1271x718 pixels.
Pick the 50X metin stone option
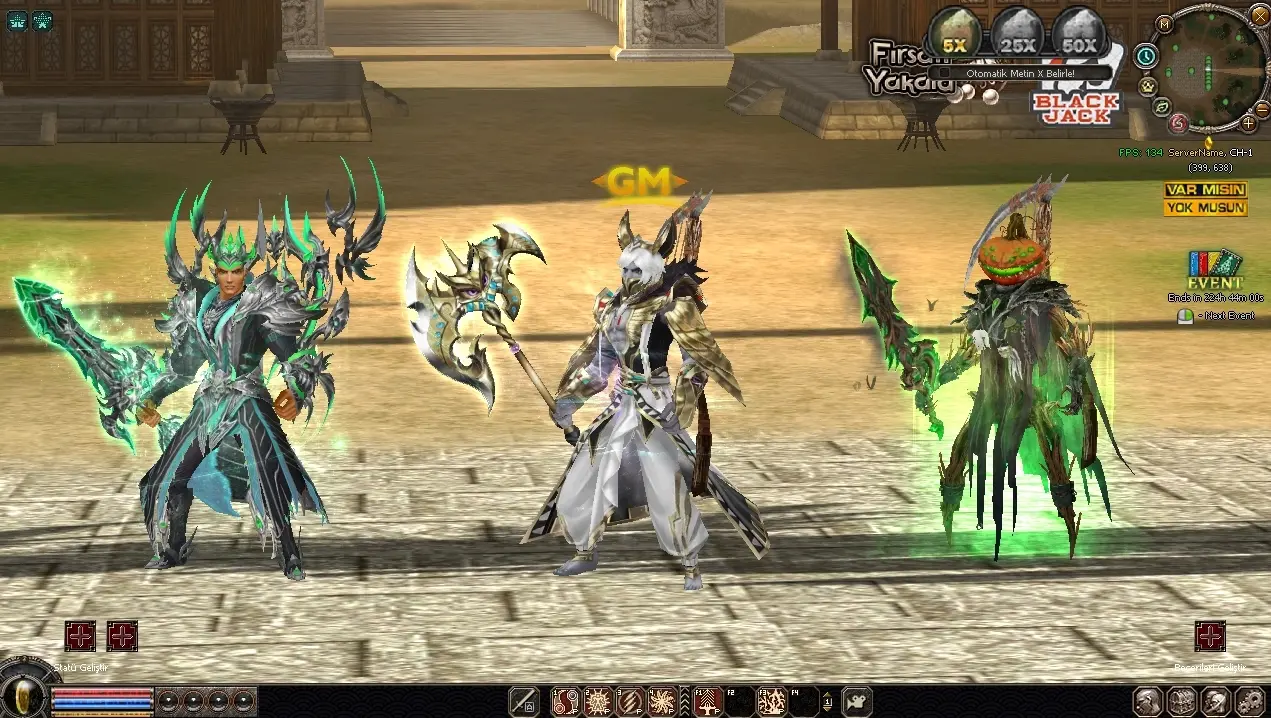[1079, 34]
